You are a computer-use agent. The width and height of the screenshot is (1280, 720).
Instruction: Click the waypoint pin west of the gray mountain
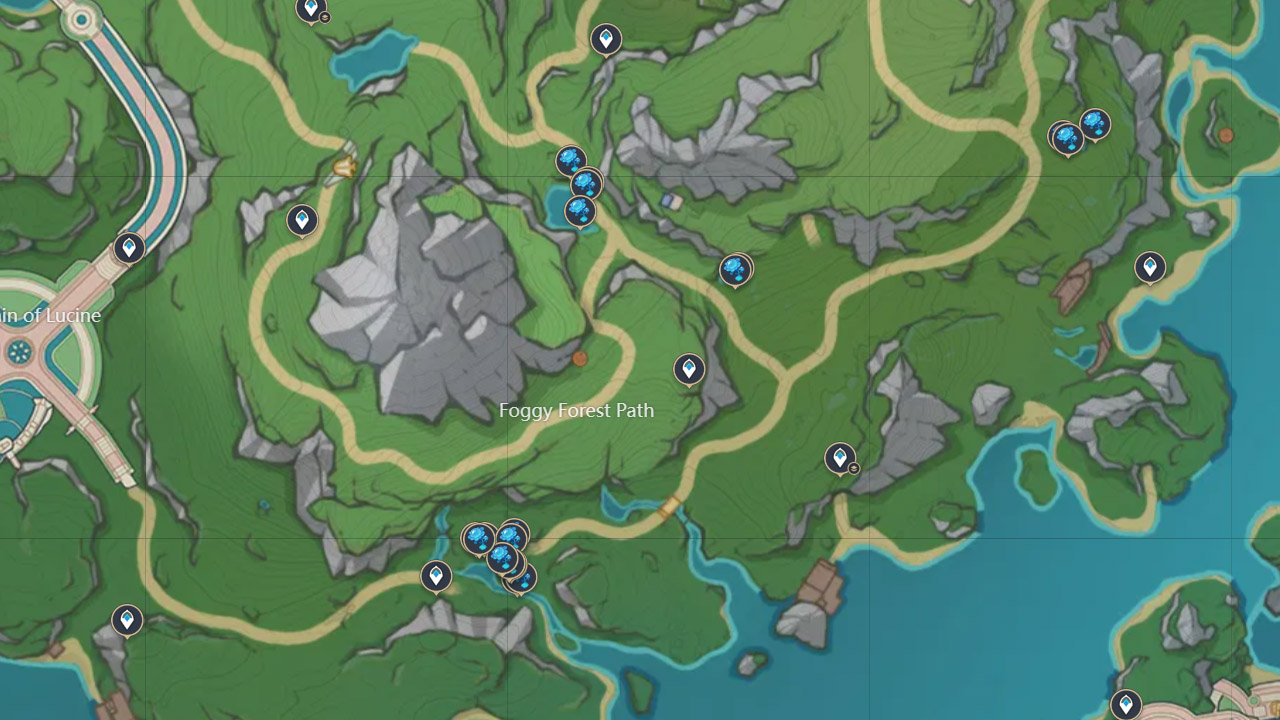point(301,220)
